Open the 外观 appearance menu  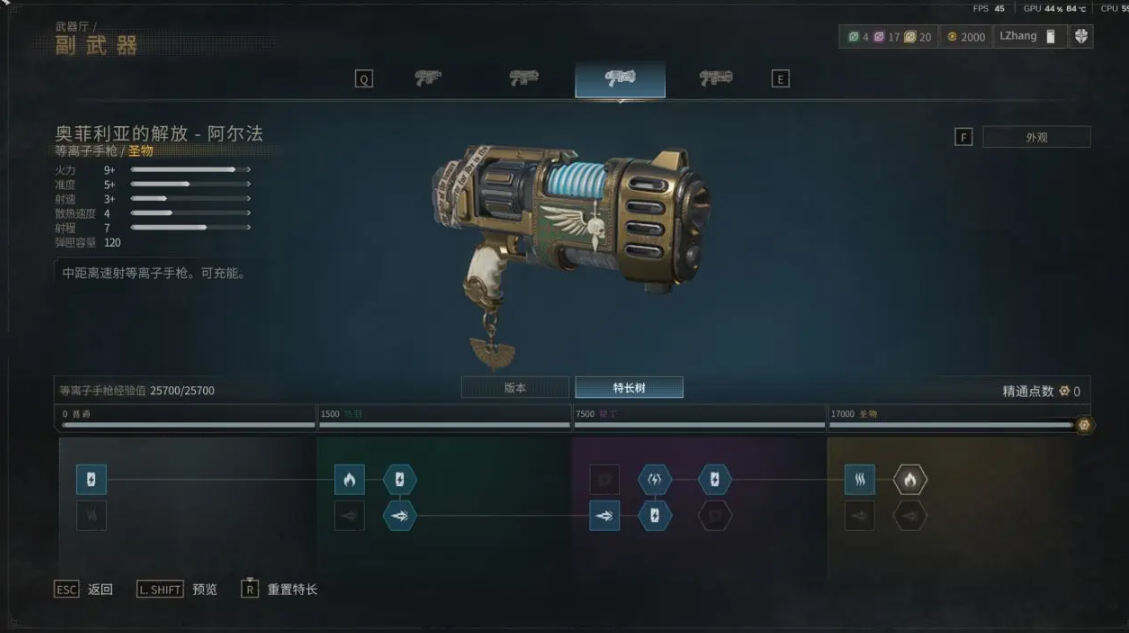1036,137
